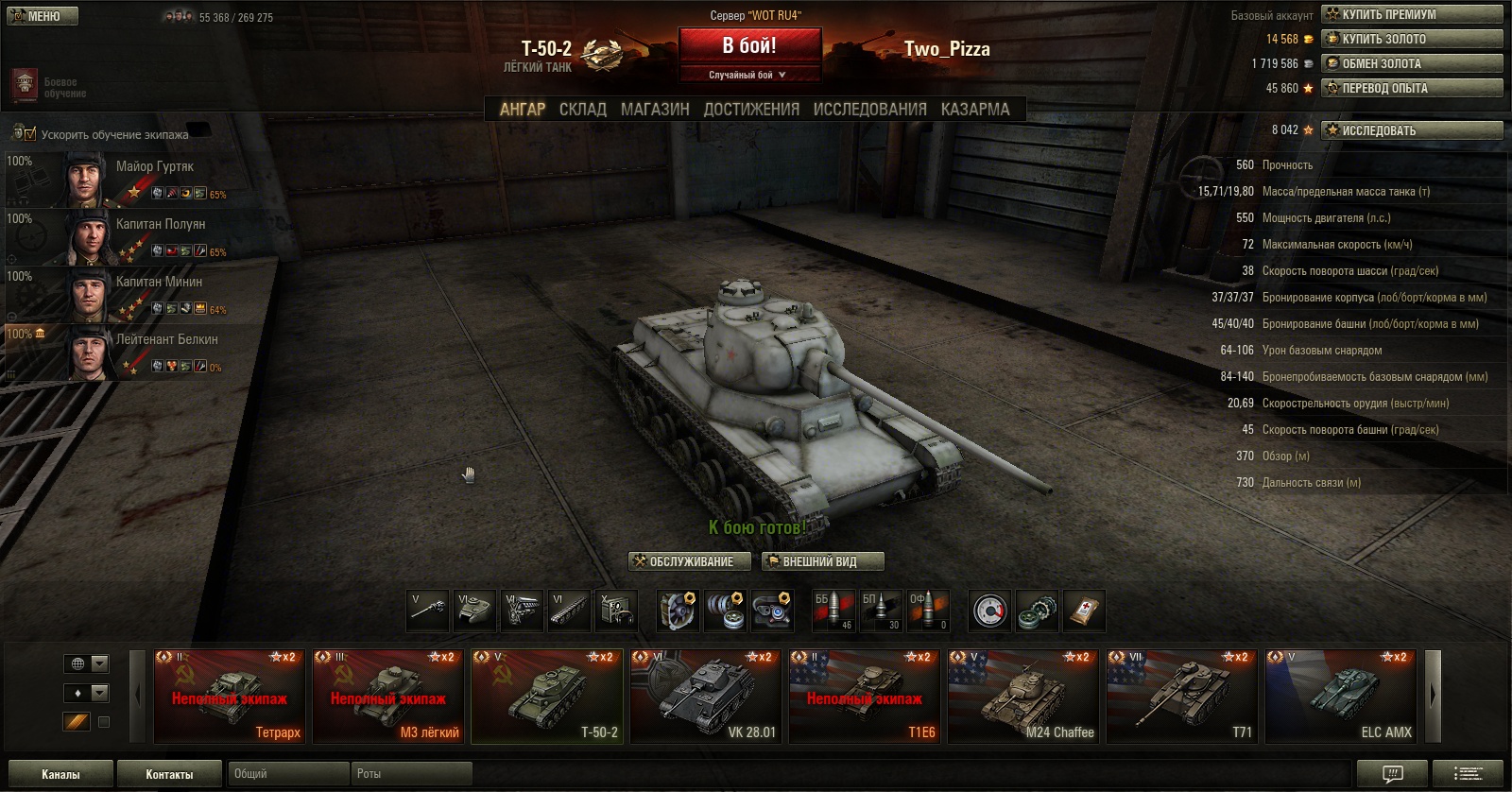Image resolution: width=1512 pixels, height=792 pixels.
Task: Toggle Ускорить обучение экипажа checkbox
Action: 29,134
